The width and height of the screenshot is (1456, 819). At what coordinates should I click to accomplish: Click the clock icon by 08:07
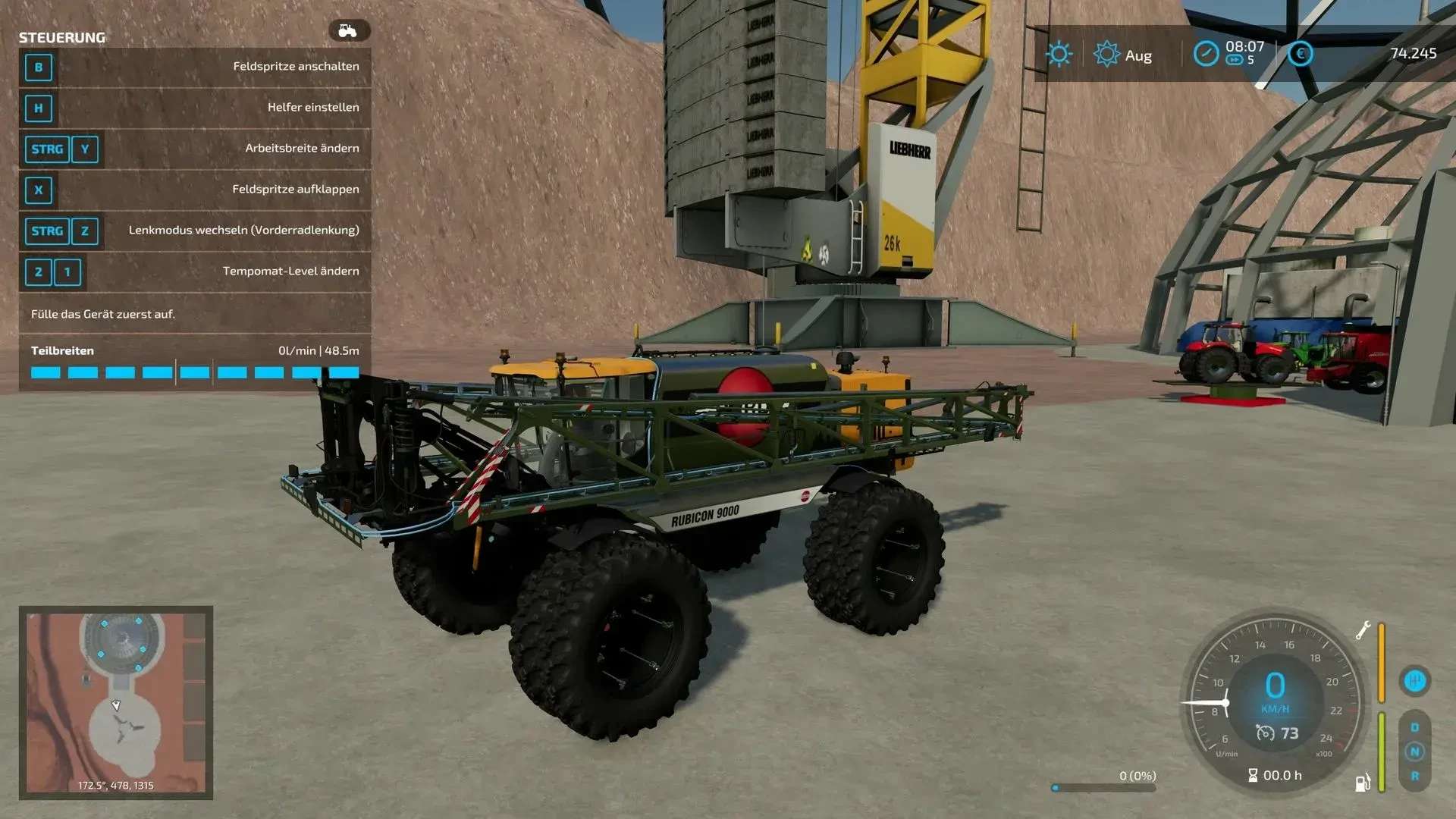1205,54
